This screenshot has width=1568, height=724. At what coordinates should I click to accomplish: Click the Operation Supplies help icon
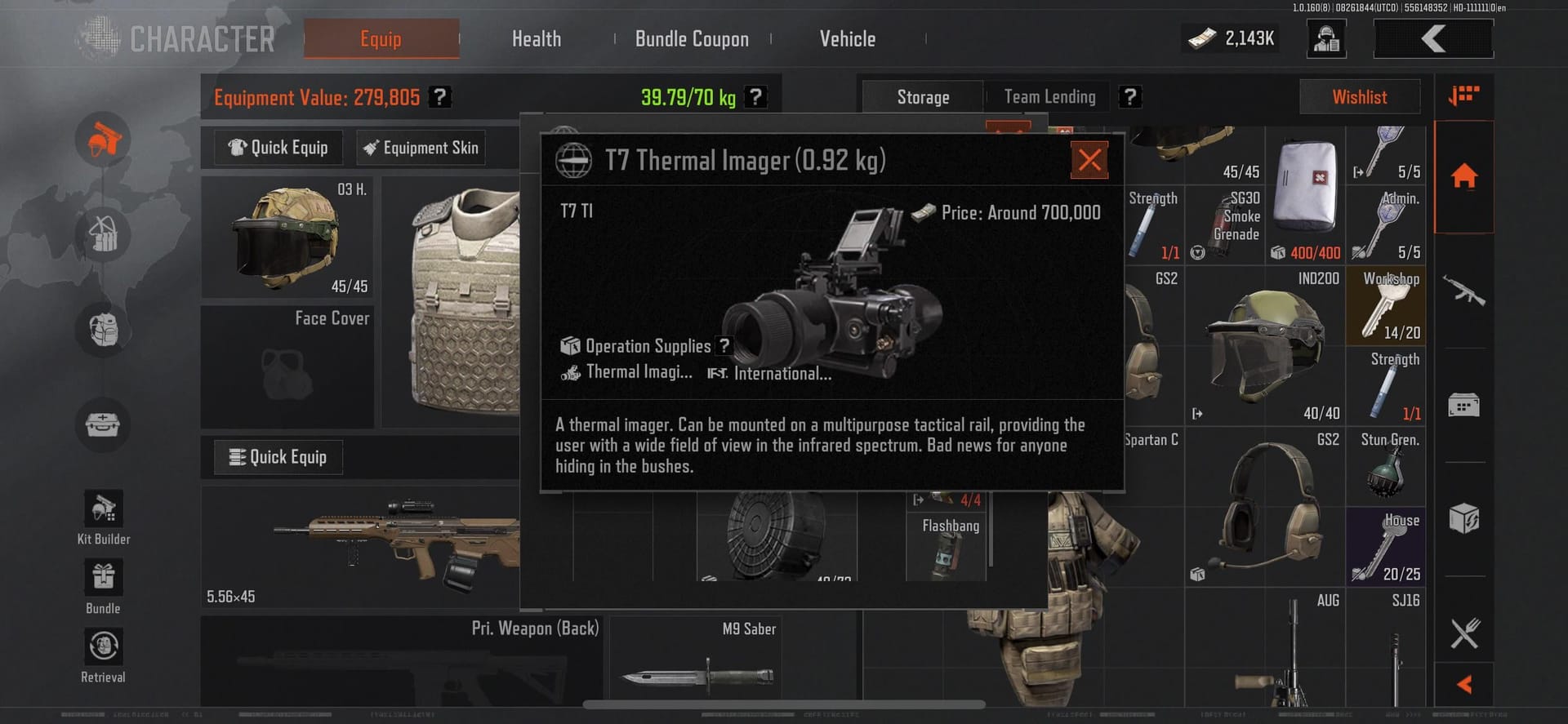724,346
